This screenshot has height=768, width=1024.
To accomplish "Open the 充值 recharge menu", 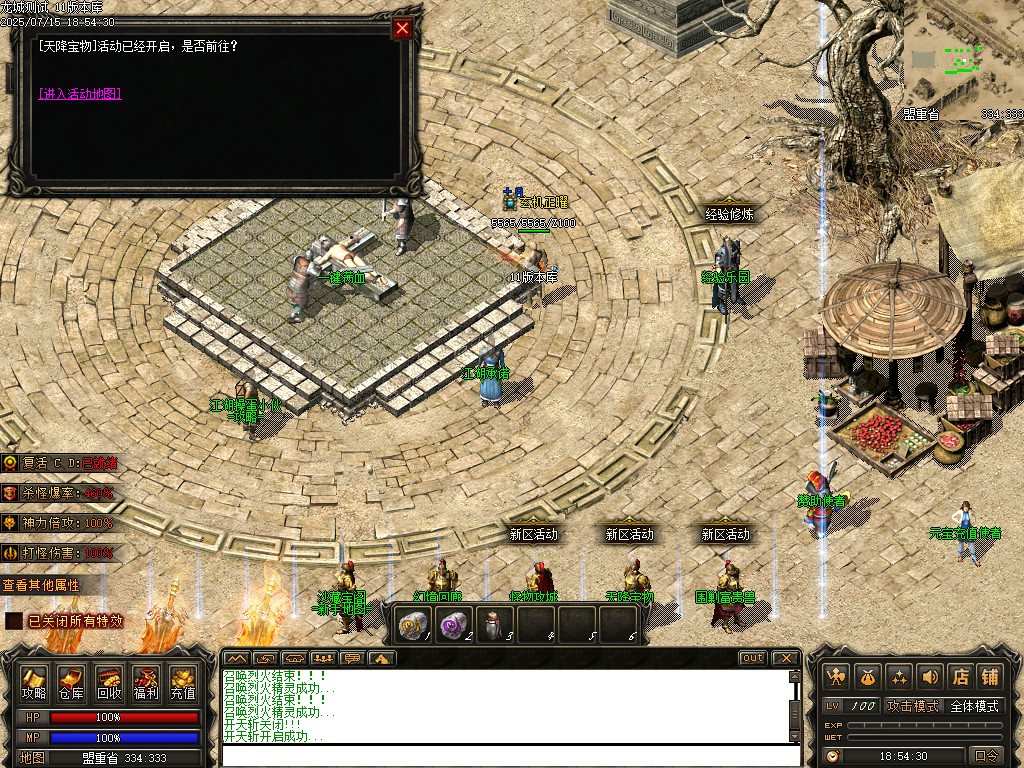I will [x=183, y=683].
